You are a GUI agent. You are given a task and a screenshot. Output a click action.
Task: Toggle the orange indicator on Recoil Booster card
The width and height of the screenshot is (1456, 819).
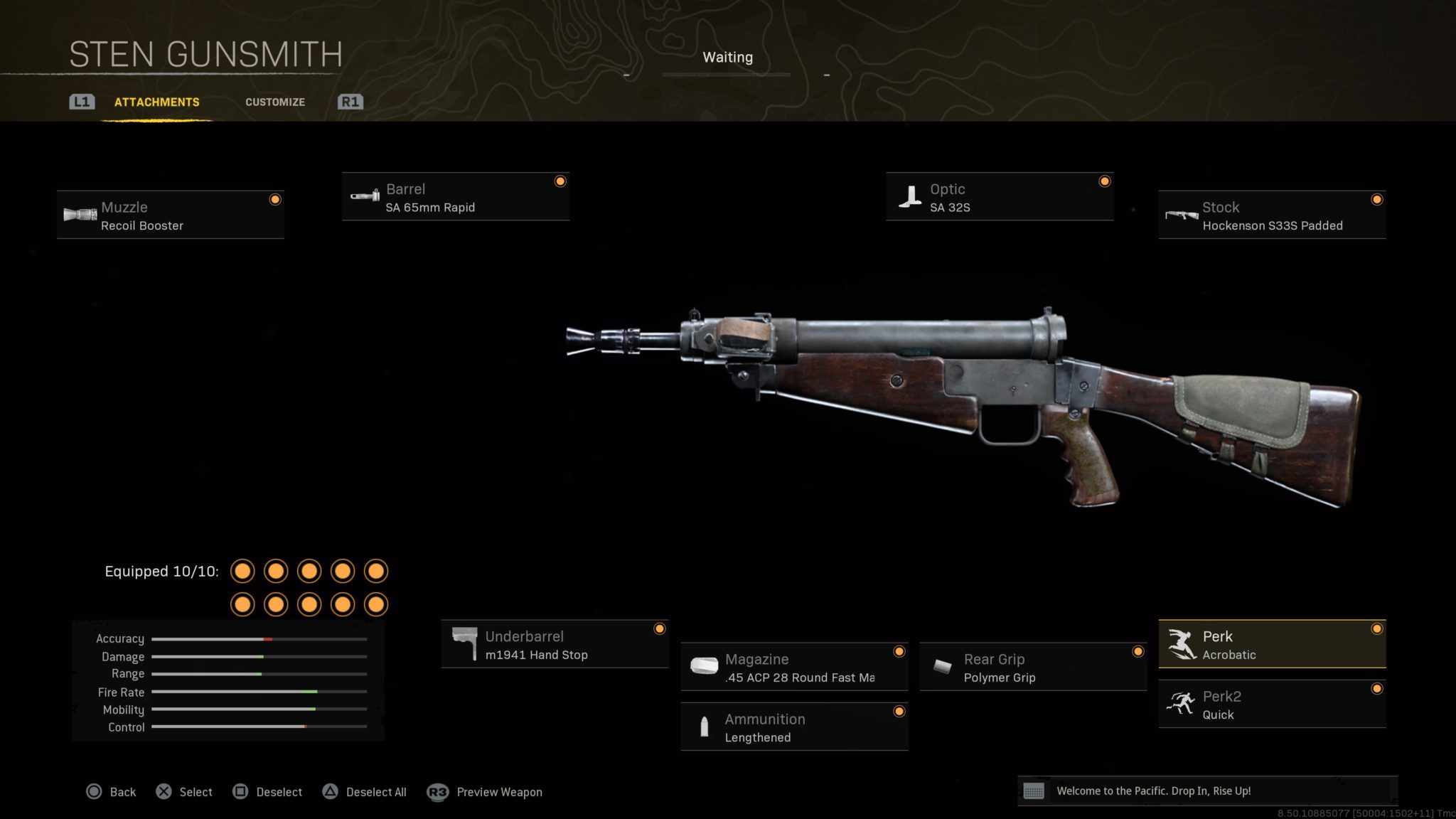coord(275,200)
